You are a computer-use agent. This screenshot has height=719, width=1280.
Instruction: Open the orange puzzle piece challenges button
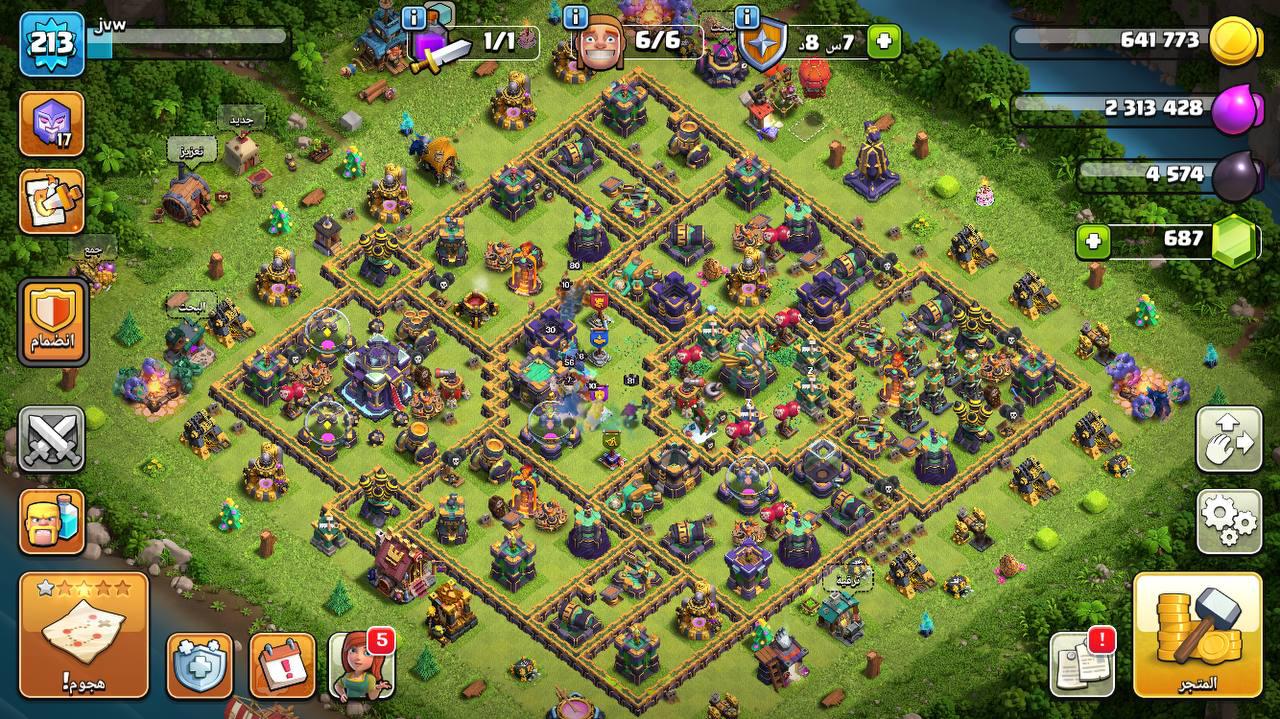(x=51, y=201)
